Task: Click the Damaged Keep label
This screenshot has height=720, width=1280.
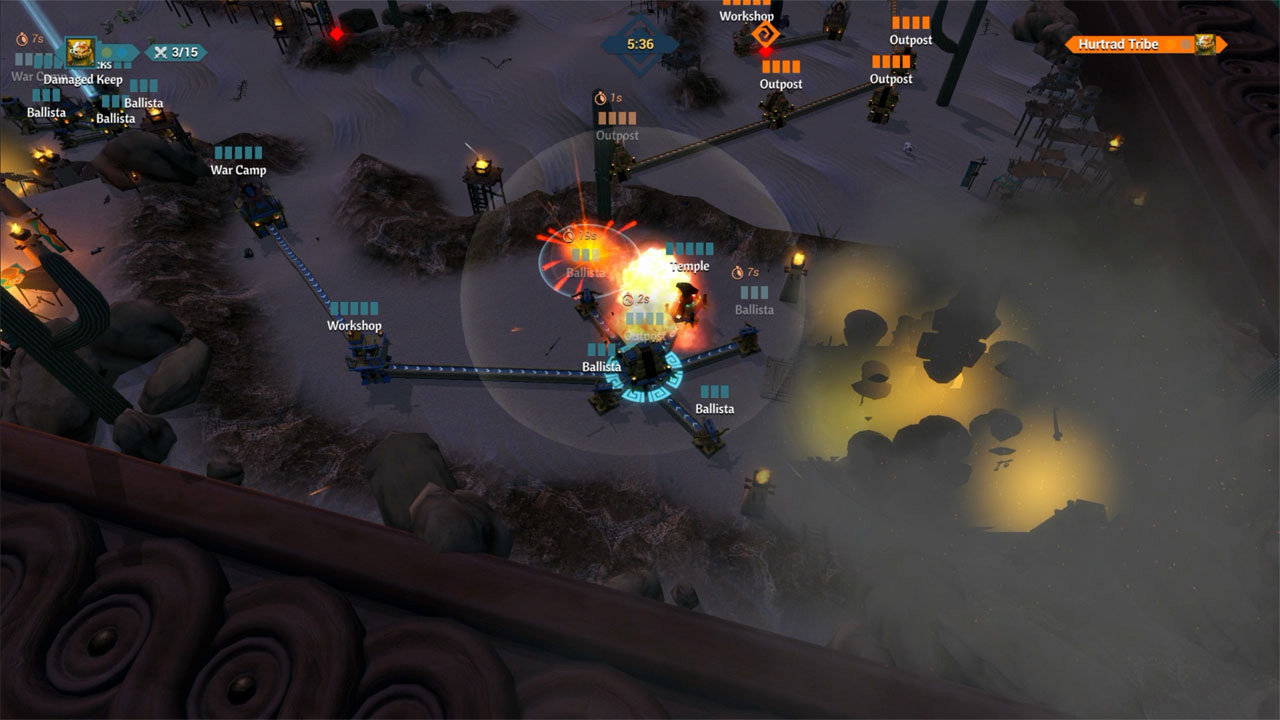Action: tap(86, 79)
